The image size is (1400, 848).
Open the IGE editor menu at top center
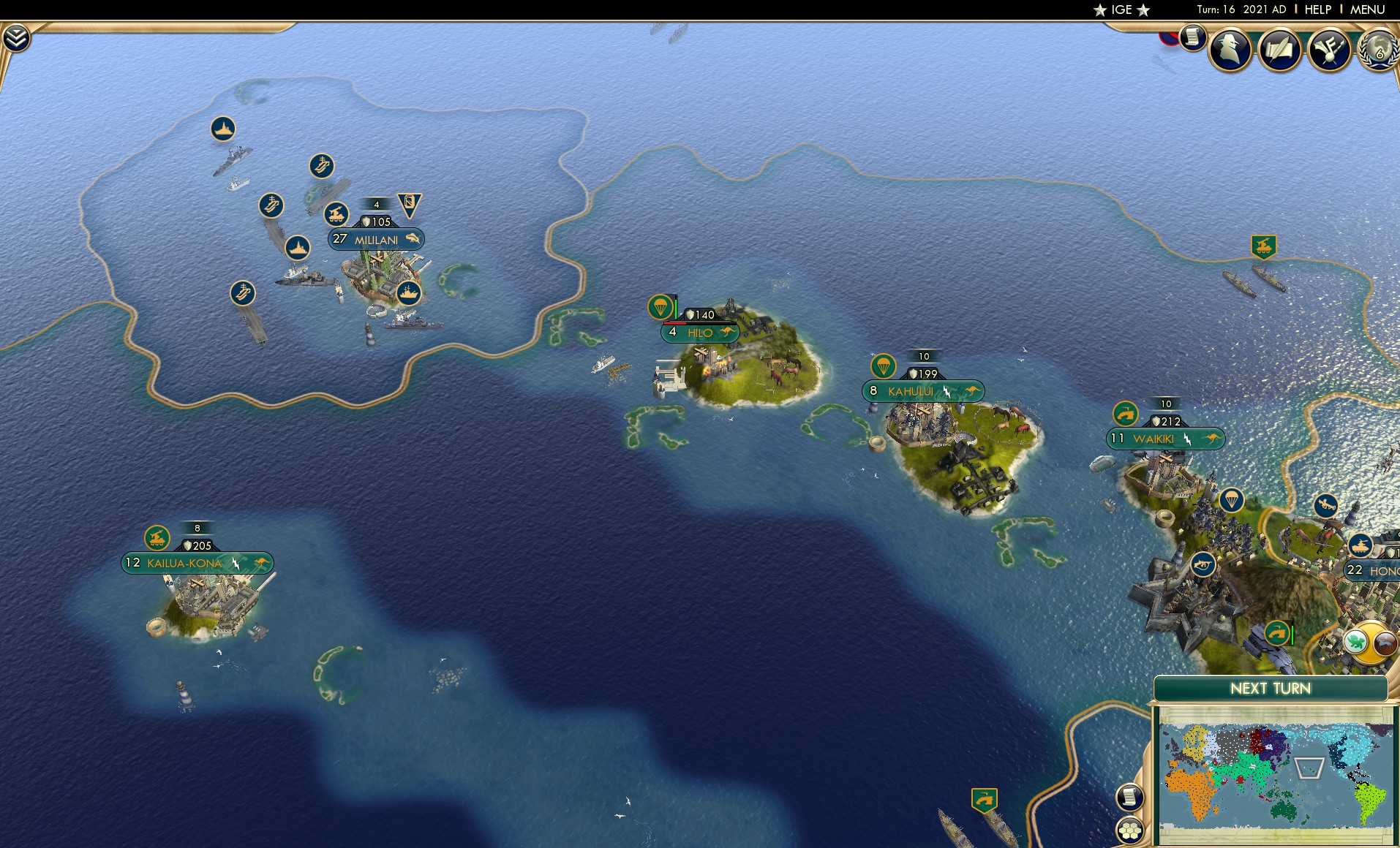coord(1122,10)
